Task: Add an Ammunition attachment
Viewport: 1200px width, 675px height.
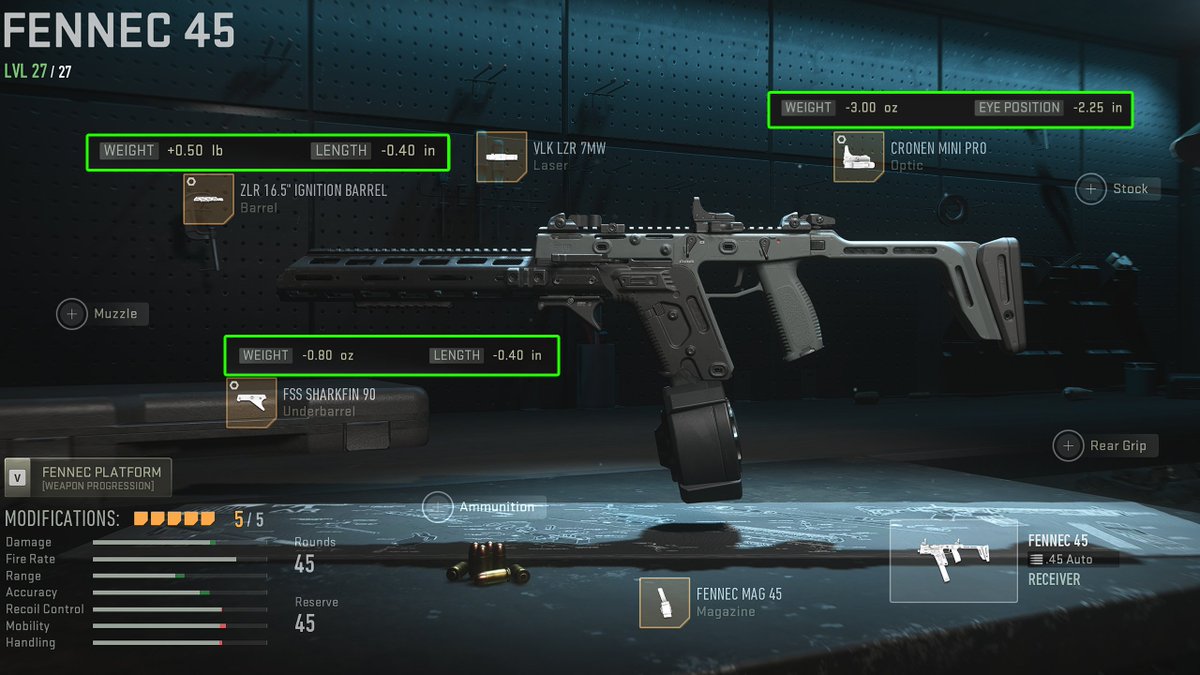Action: 438,507
